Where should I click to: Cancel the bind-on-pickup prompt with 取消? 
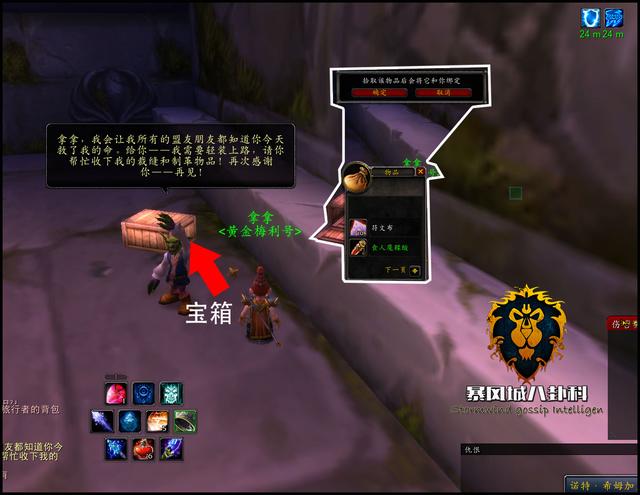pos(442,92)
